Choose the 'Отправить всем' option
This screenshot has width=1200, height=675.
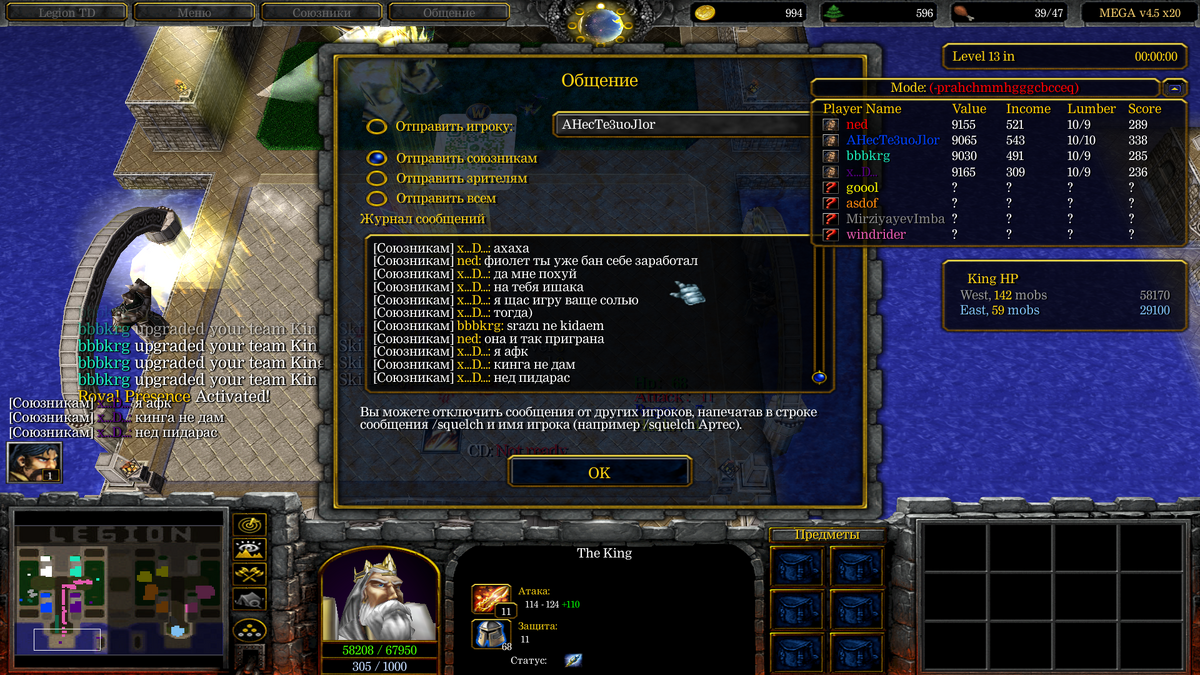click(x=377, y=199)
